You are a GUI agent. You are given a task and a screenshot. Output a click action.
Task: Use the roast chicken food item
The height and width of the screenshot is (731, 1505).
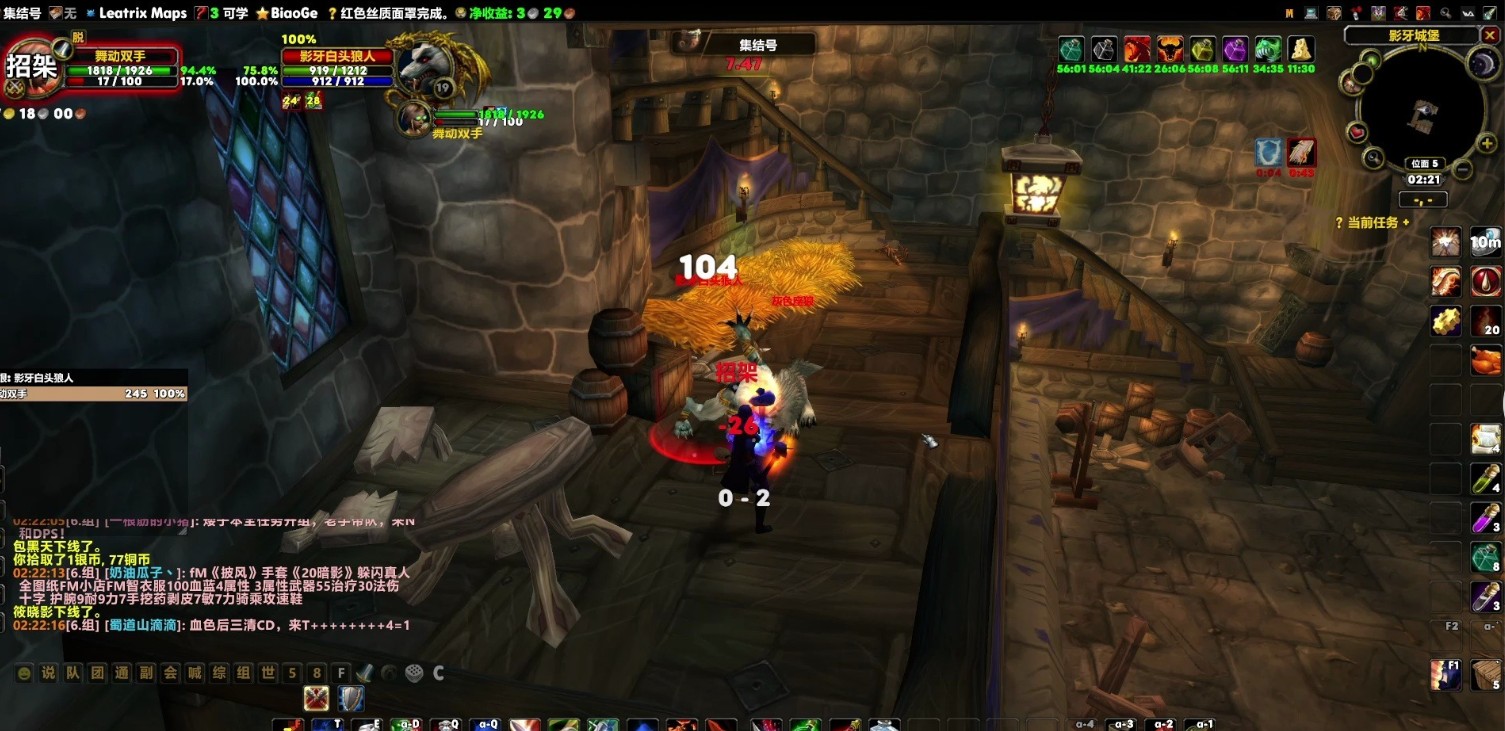[1486, 359]
